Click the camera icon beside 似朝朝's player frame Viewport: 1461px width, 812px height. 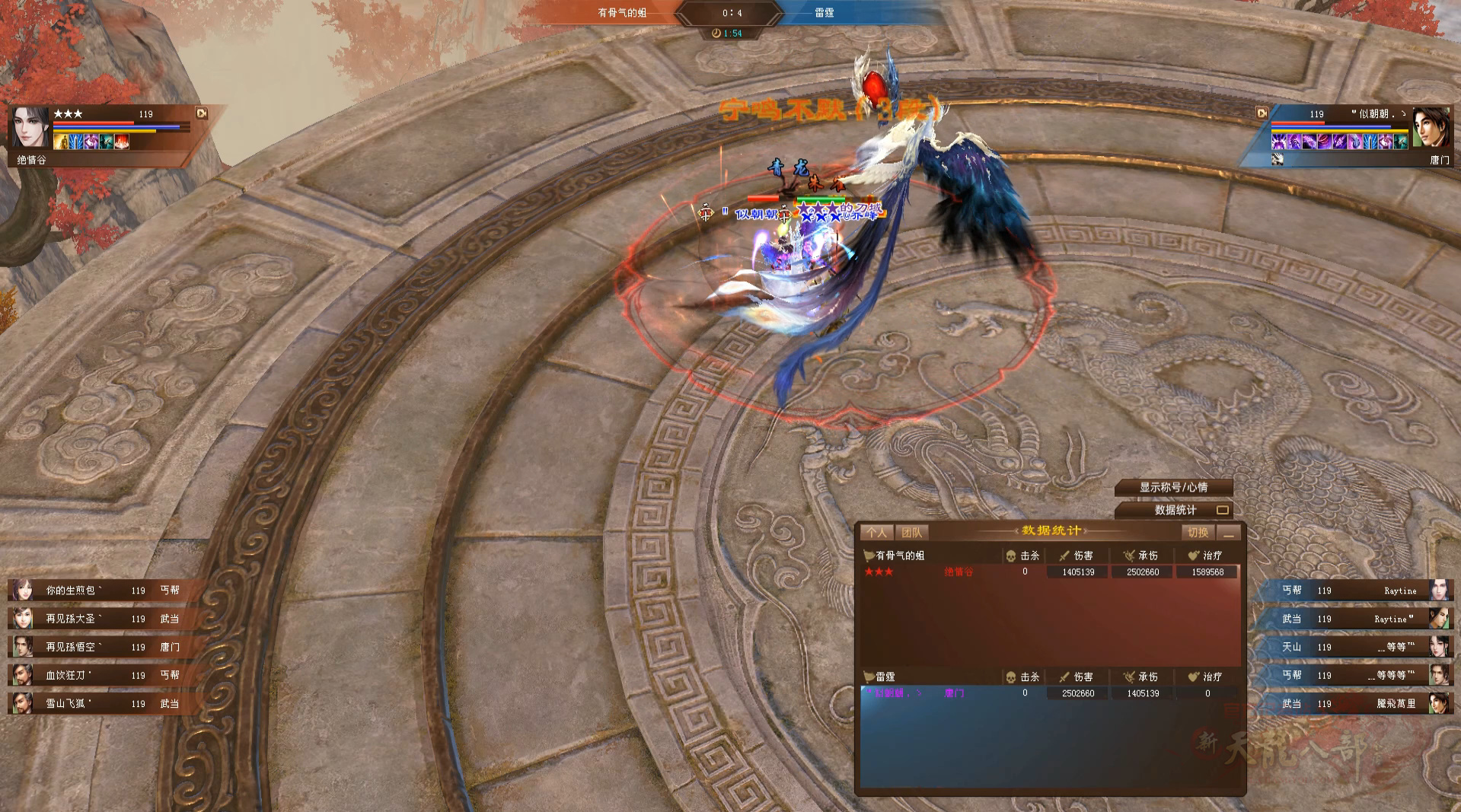(x=1262, y=113)
